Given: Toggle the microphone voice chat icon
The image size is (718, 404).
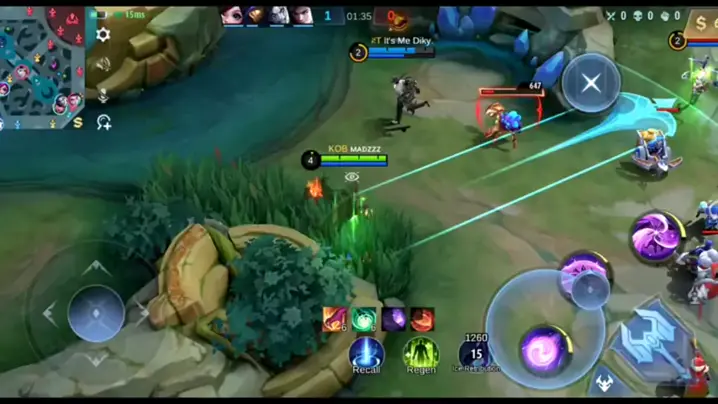Looking at the screenshot, I should click(x=103, y=94).
